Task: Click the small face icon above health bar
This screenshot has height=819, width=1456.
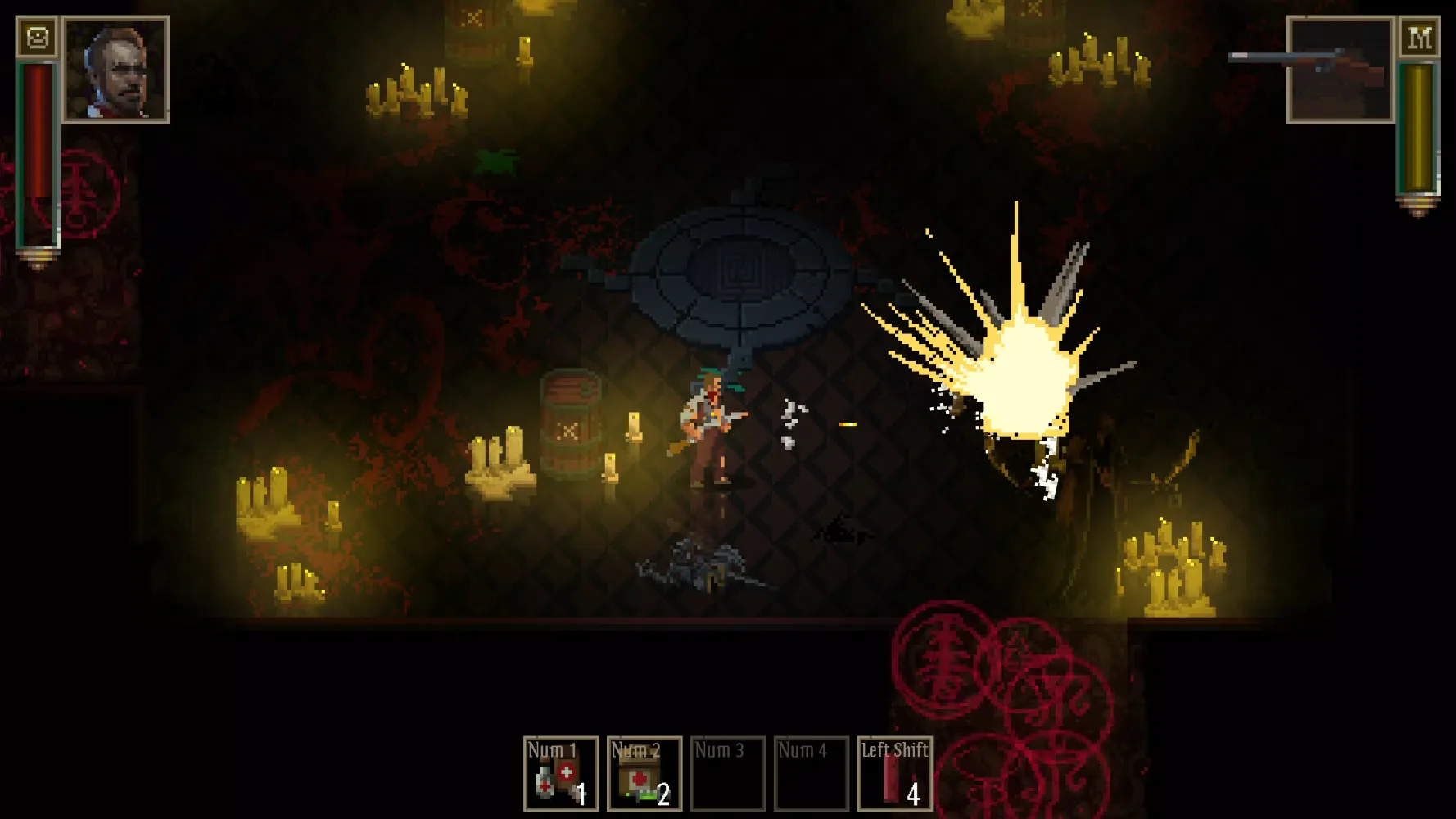Action: (x=38, y=38)
